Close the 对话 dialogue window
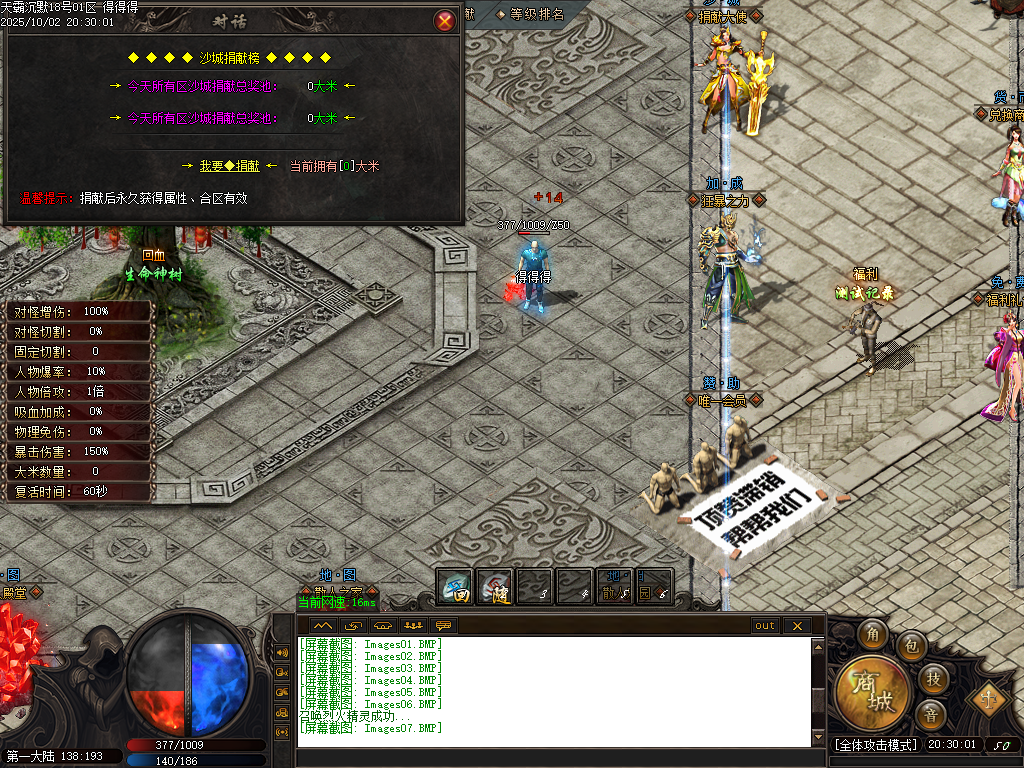Image resolution: width=1024 pixels, height=768 pixels. [x=445, y=21]
